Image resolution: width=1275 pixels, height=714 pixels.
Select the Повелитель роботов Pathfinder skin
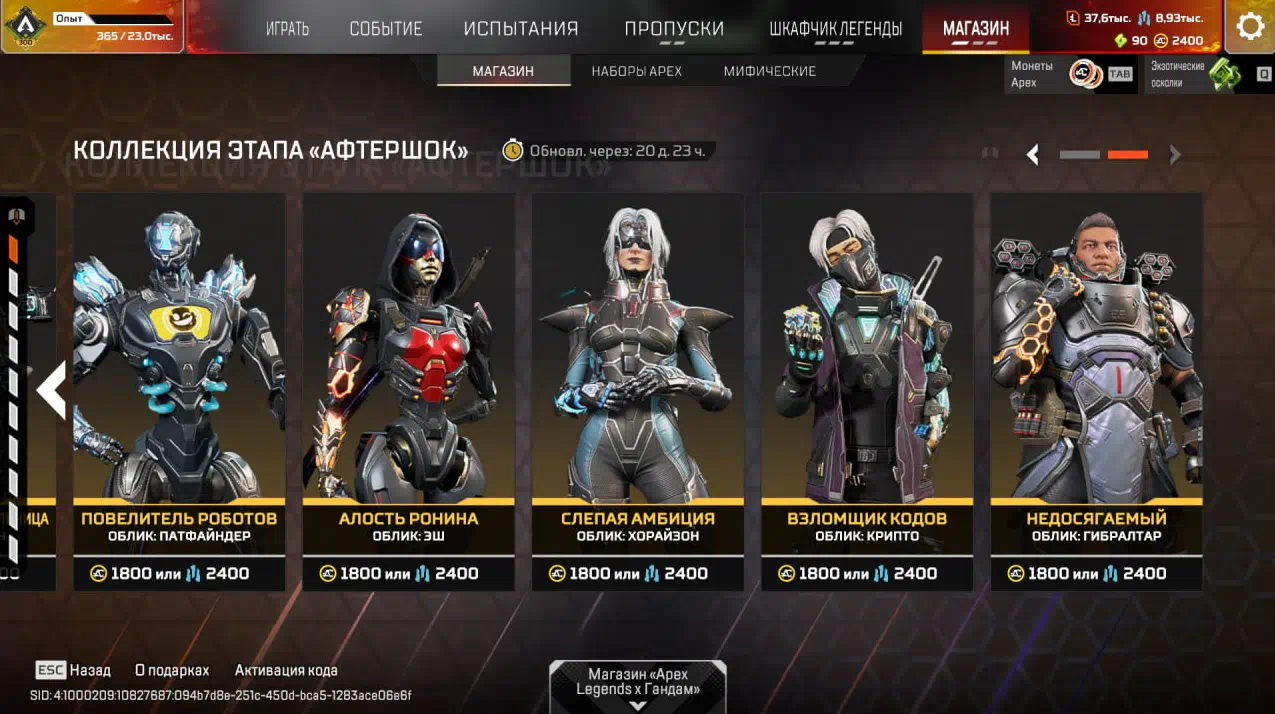pyautogui.click(x=179, y=390)
